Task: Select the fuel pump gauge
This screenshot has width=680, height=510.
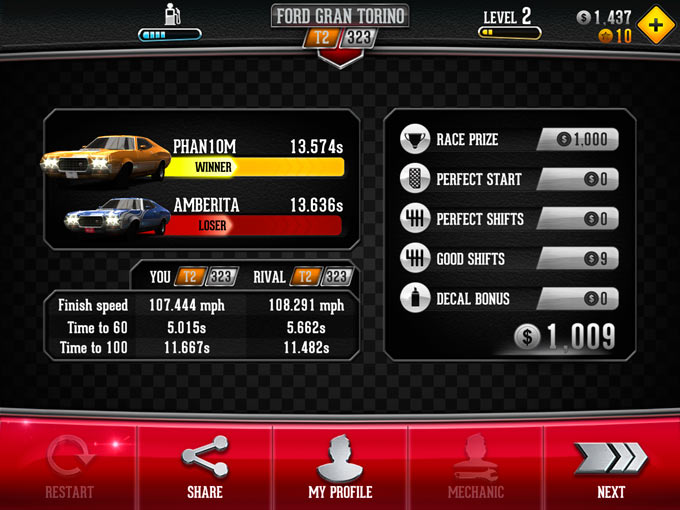Action: pos(169,24)
